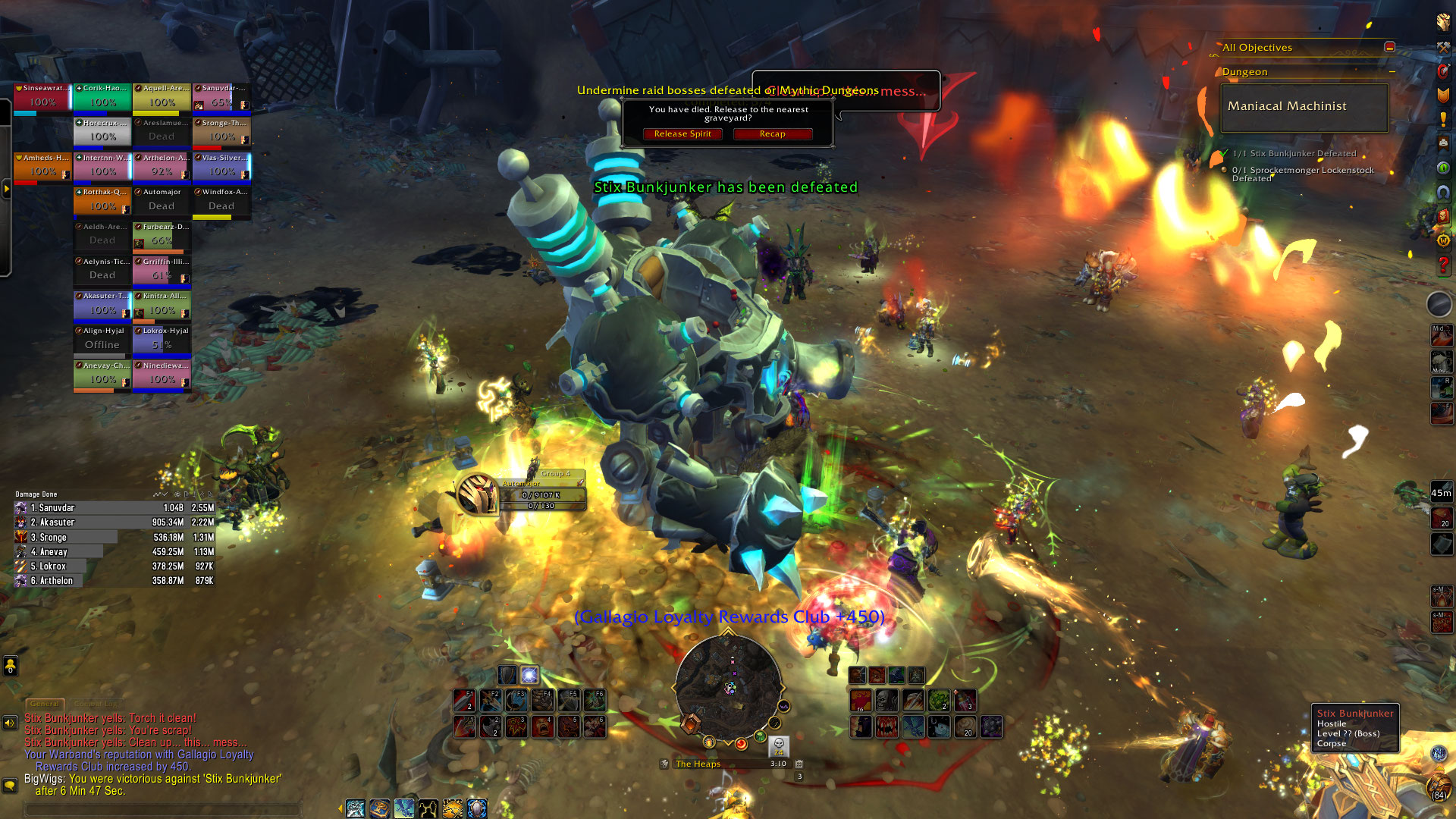Release Spirit to the nearest graveyard
This screenshot has width=1456, height=819.
click(x=682, y=134)
